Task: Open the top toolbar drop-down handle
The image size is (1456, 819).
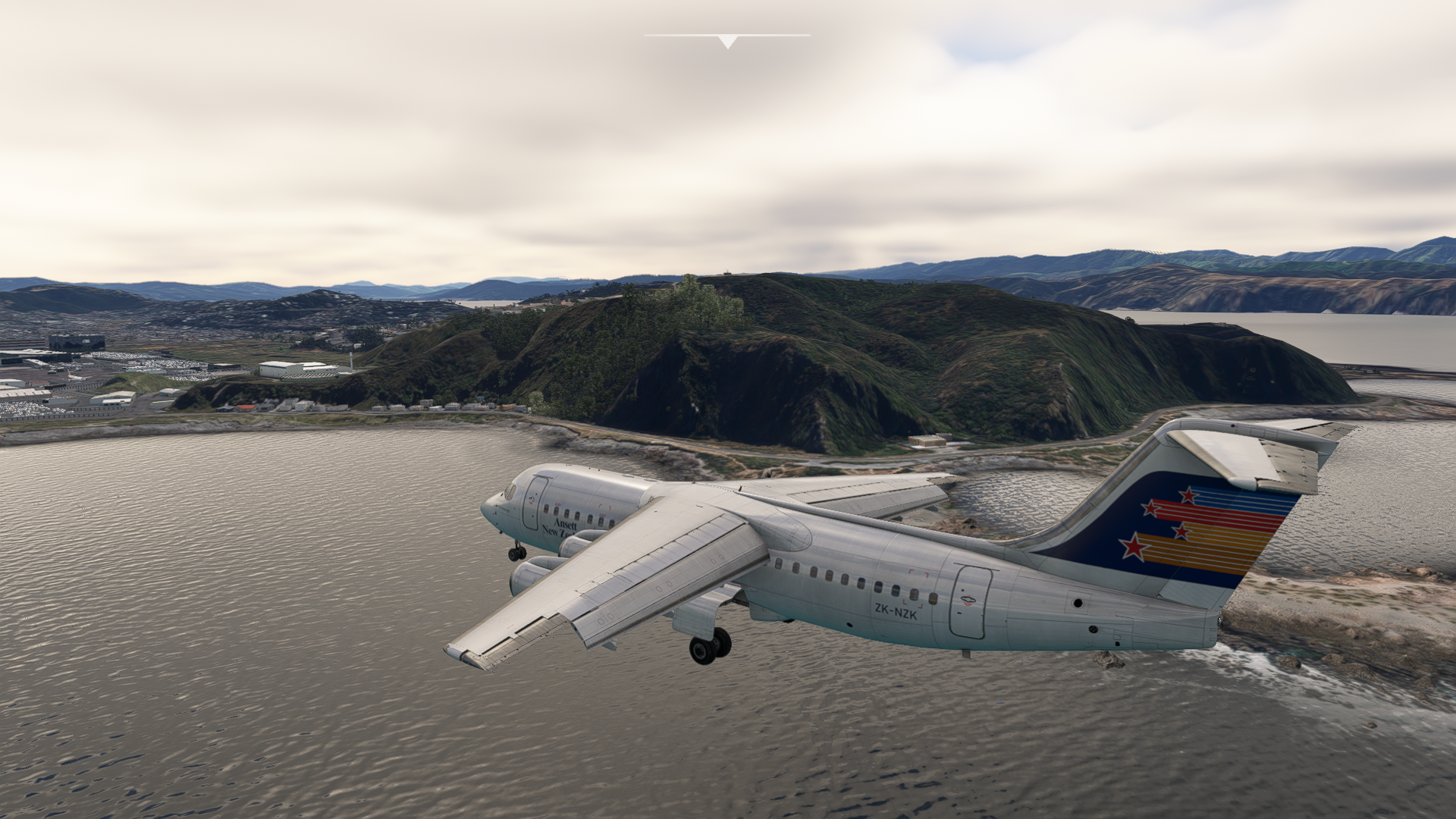Action: 727,41
